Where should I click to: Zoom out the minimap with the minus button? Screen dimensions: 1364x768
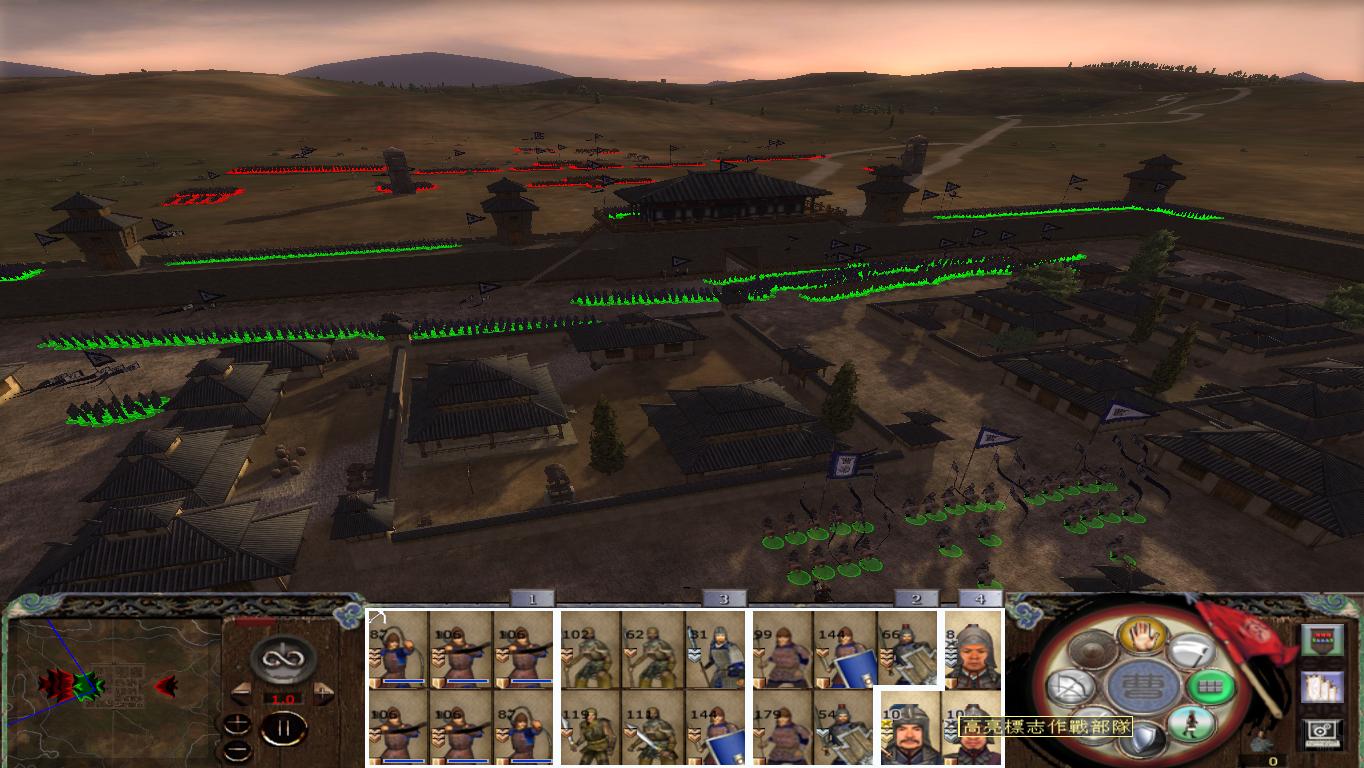click(x=237, y=749)
